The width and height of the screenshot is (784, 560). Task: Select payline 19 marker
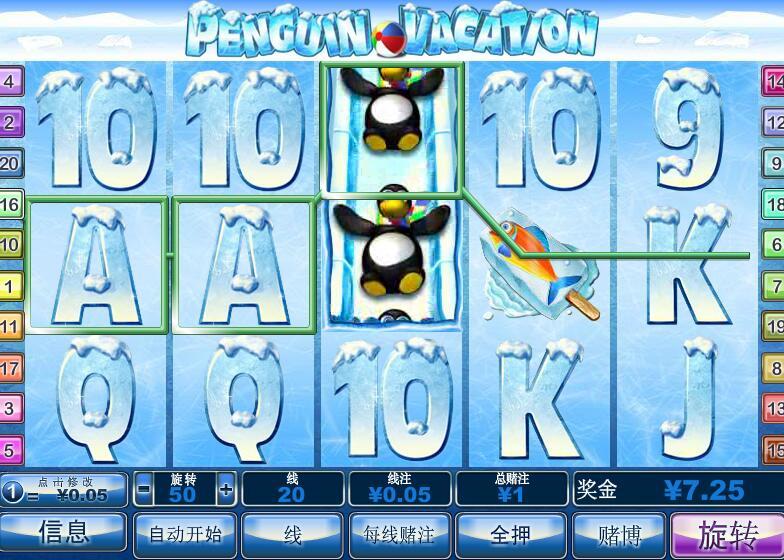pos(774,326)
